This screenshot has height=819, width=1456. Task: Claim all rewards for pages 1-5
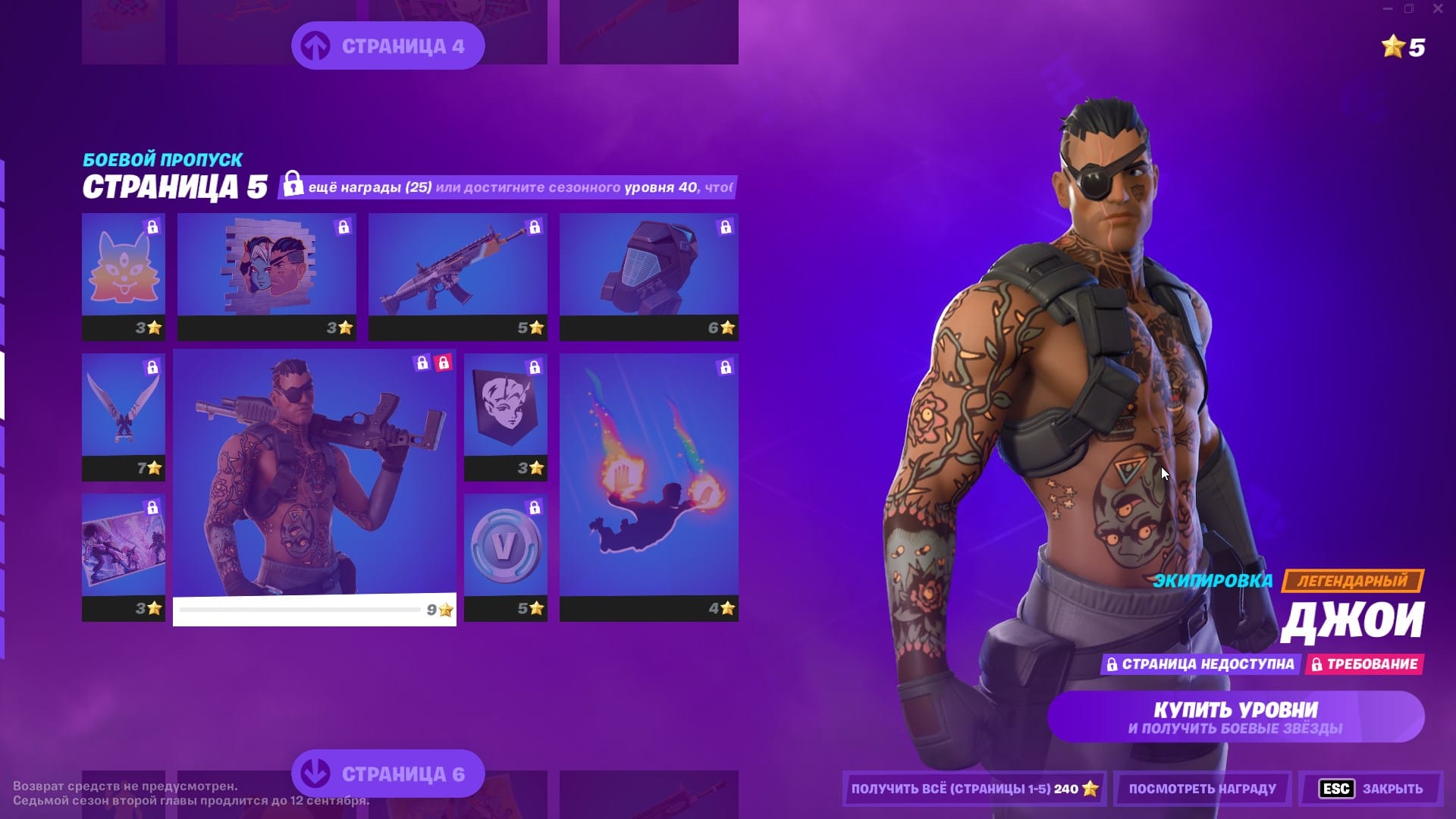click(x=974, y=789)
